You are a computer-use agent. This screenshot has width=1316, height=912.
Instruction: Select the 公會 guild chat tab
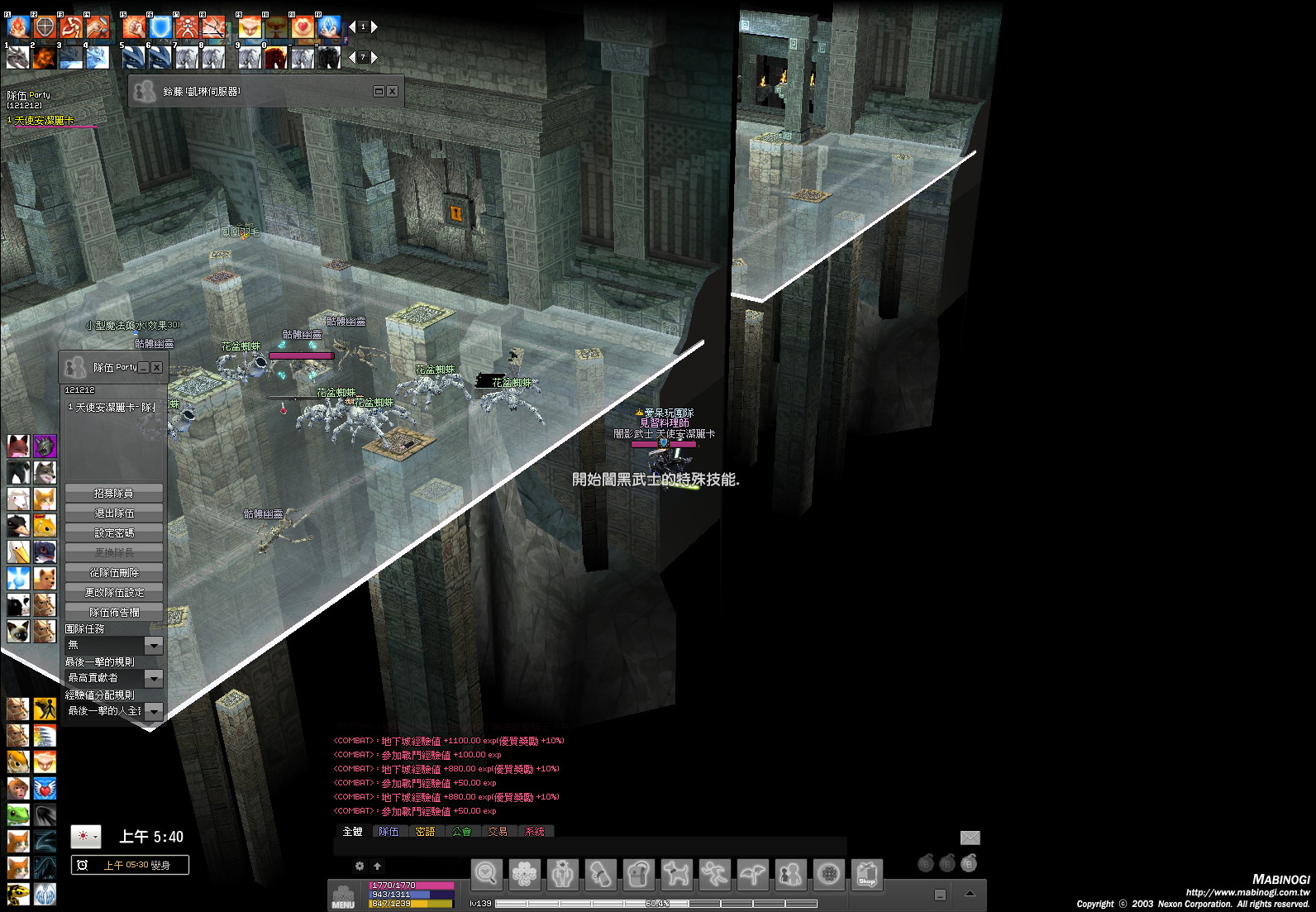pos(461,831)
